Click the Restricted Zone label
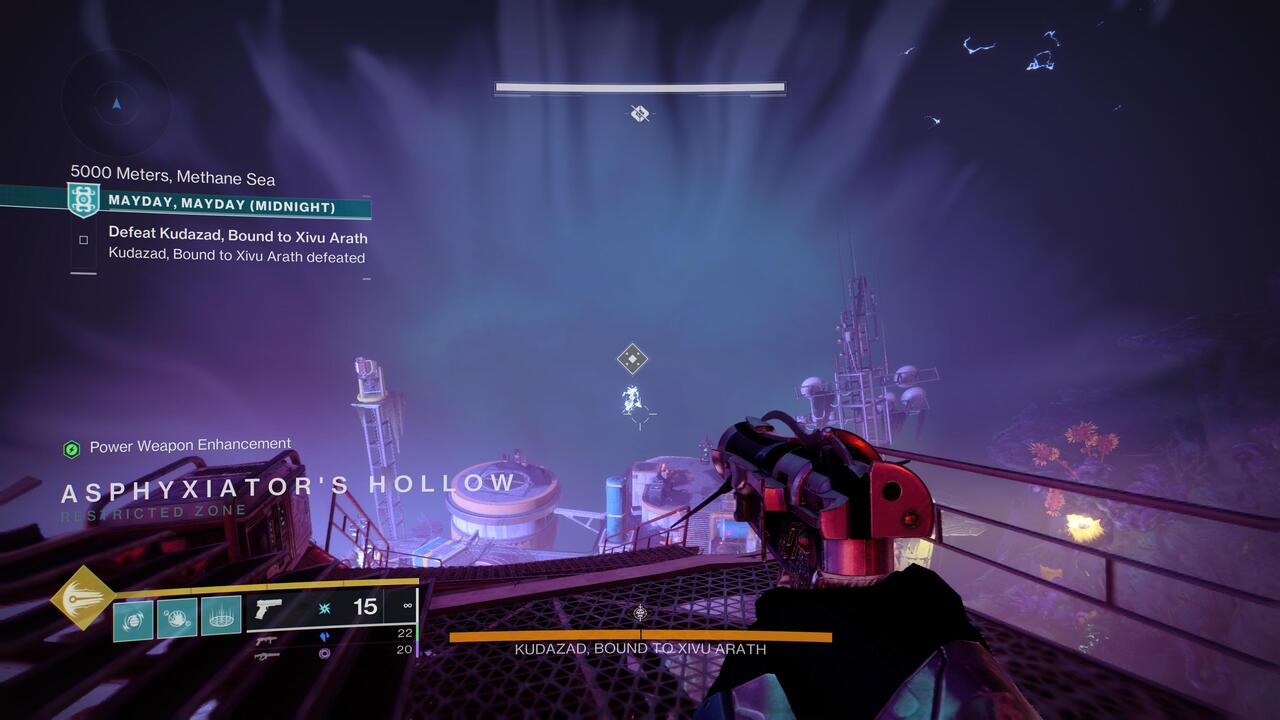 (x=152, y=509)
